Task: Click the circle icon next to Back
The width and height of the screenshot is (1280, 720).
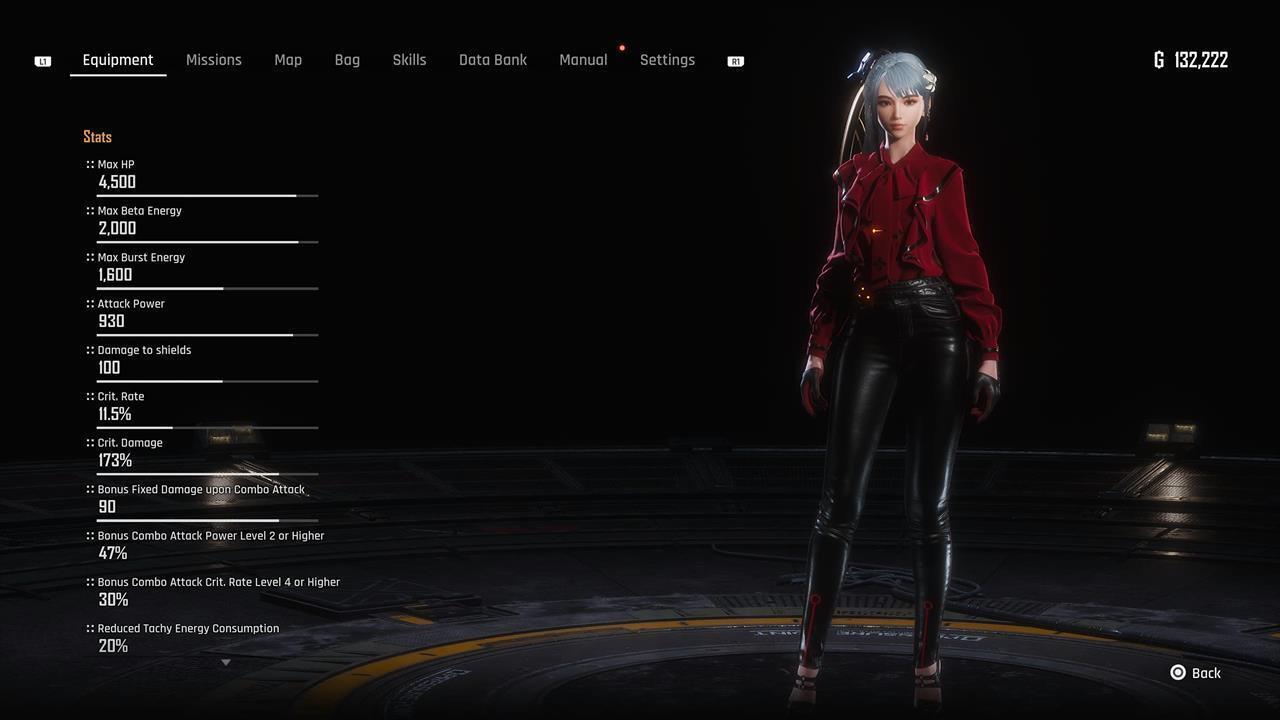Action: point(1177,673)
